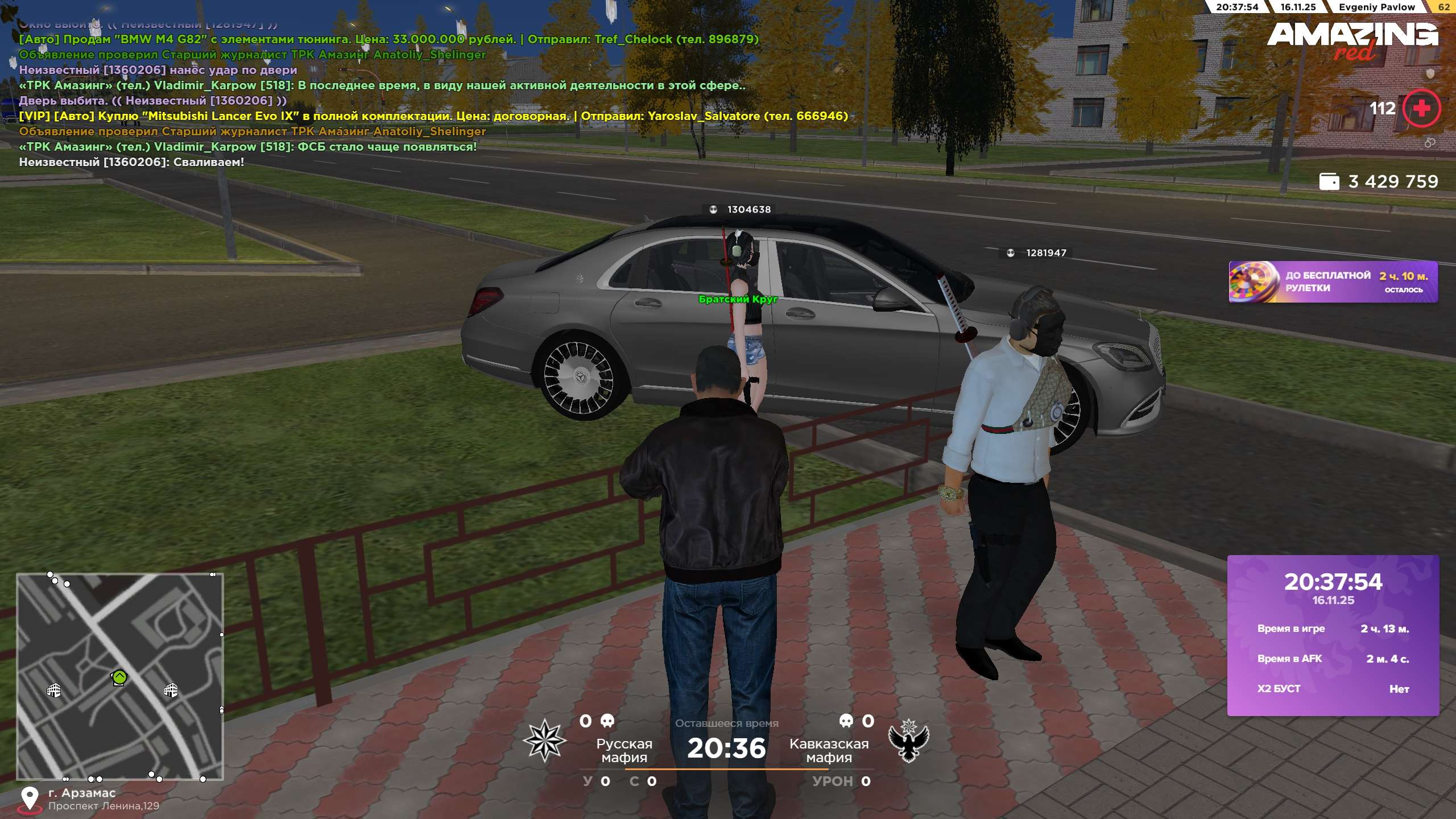Select the VIP Mitsubishi Lancer Evo IX advert

[x=433, y=116]
